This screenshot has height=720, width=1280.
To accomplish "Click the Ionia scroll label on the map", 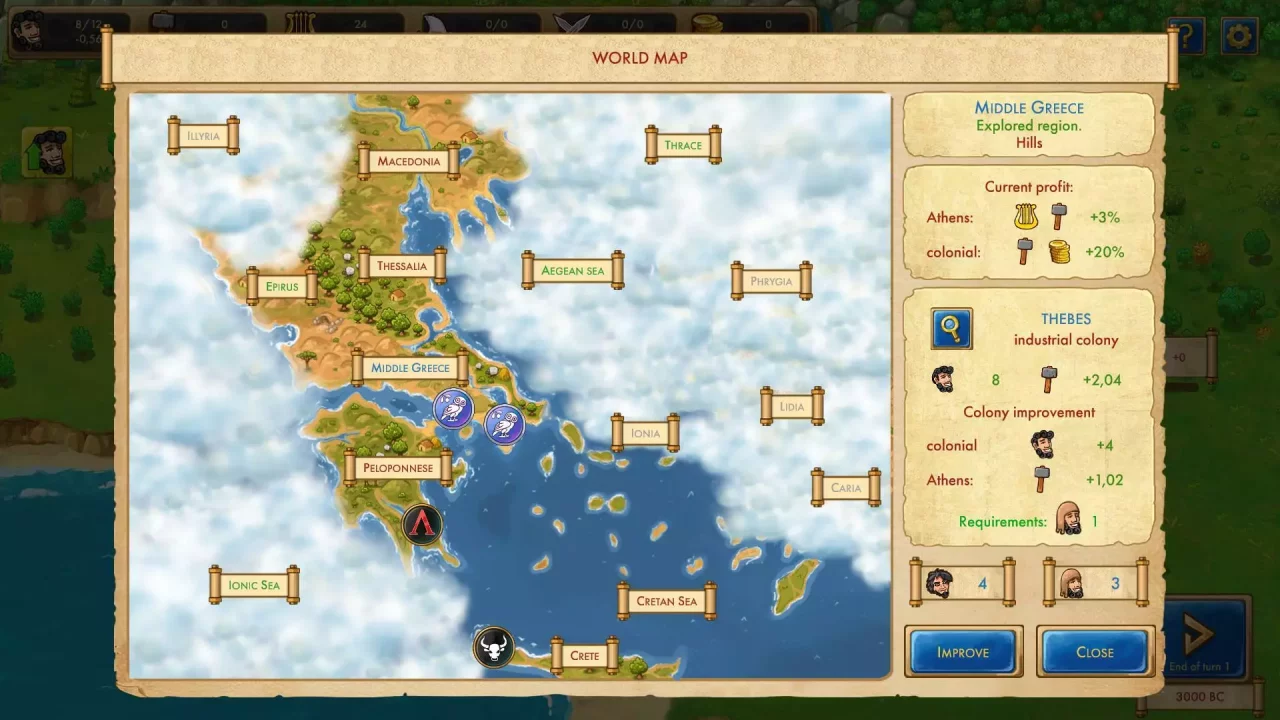I will [645, 432].
